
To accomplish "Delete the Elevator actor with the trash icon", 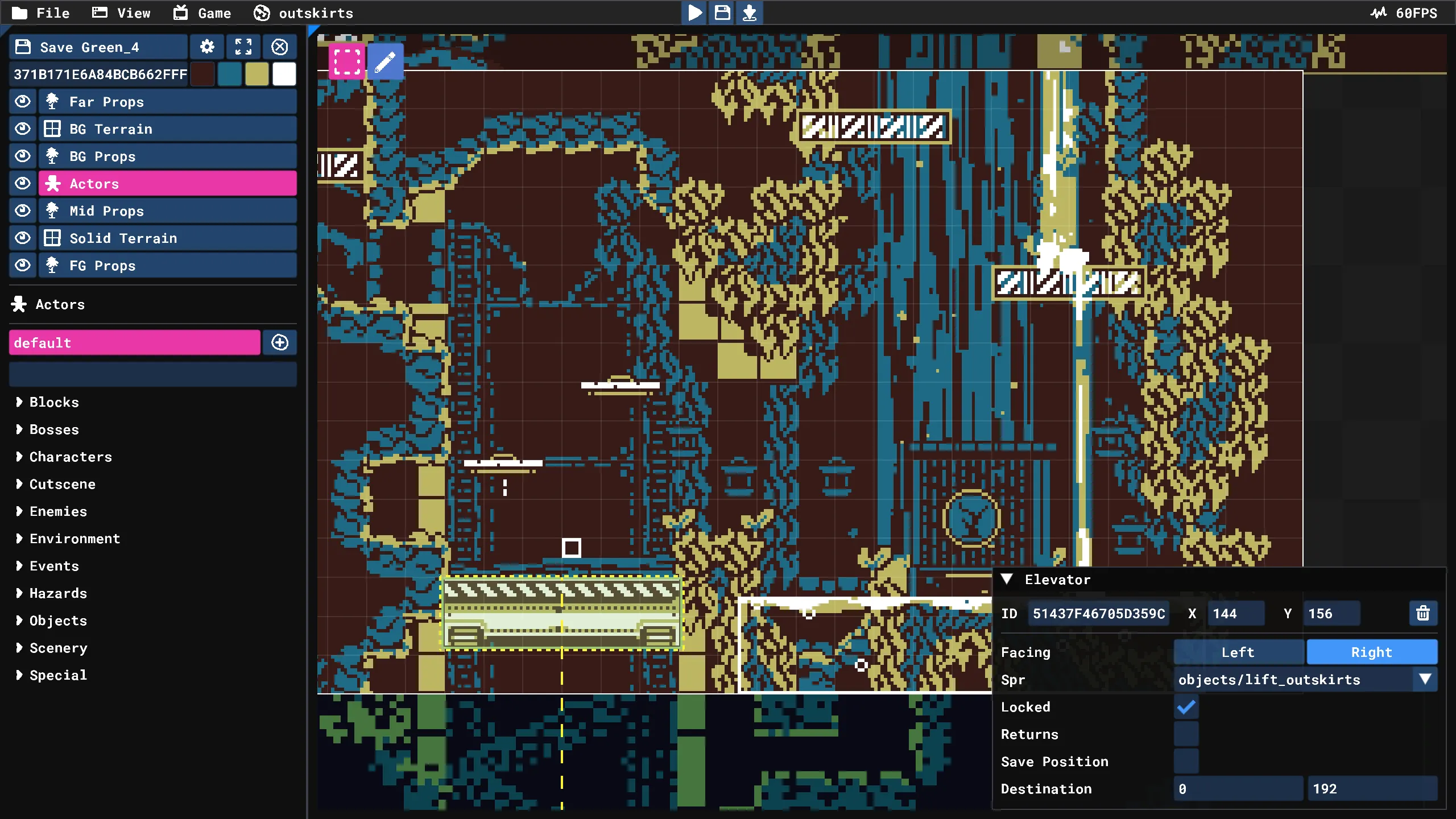I will (1423, 613).
